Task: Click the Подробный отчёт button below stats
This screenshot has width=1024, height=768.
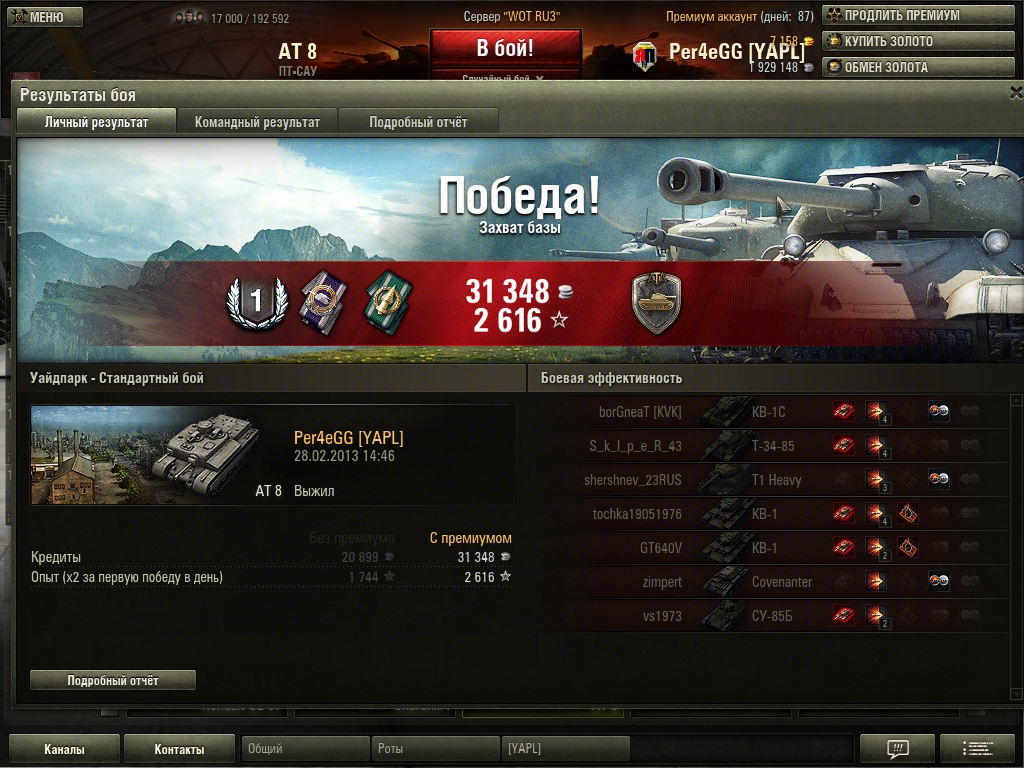Action: (113, 680)
